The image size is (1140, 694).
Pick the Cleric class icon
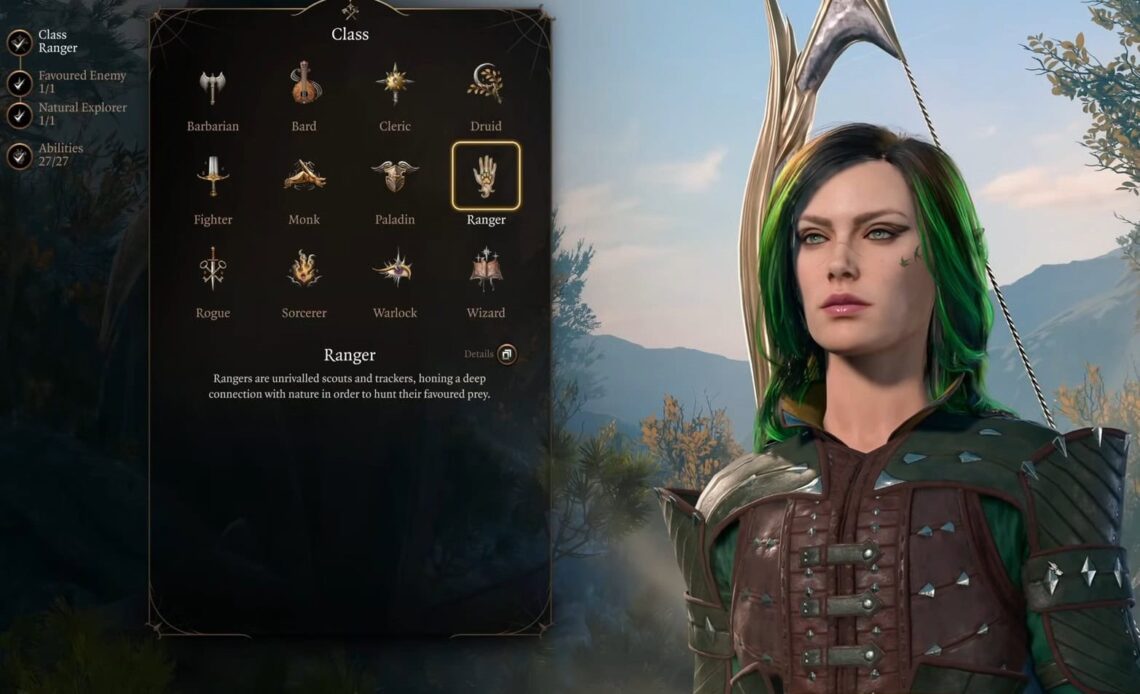395,85
